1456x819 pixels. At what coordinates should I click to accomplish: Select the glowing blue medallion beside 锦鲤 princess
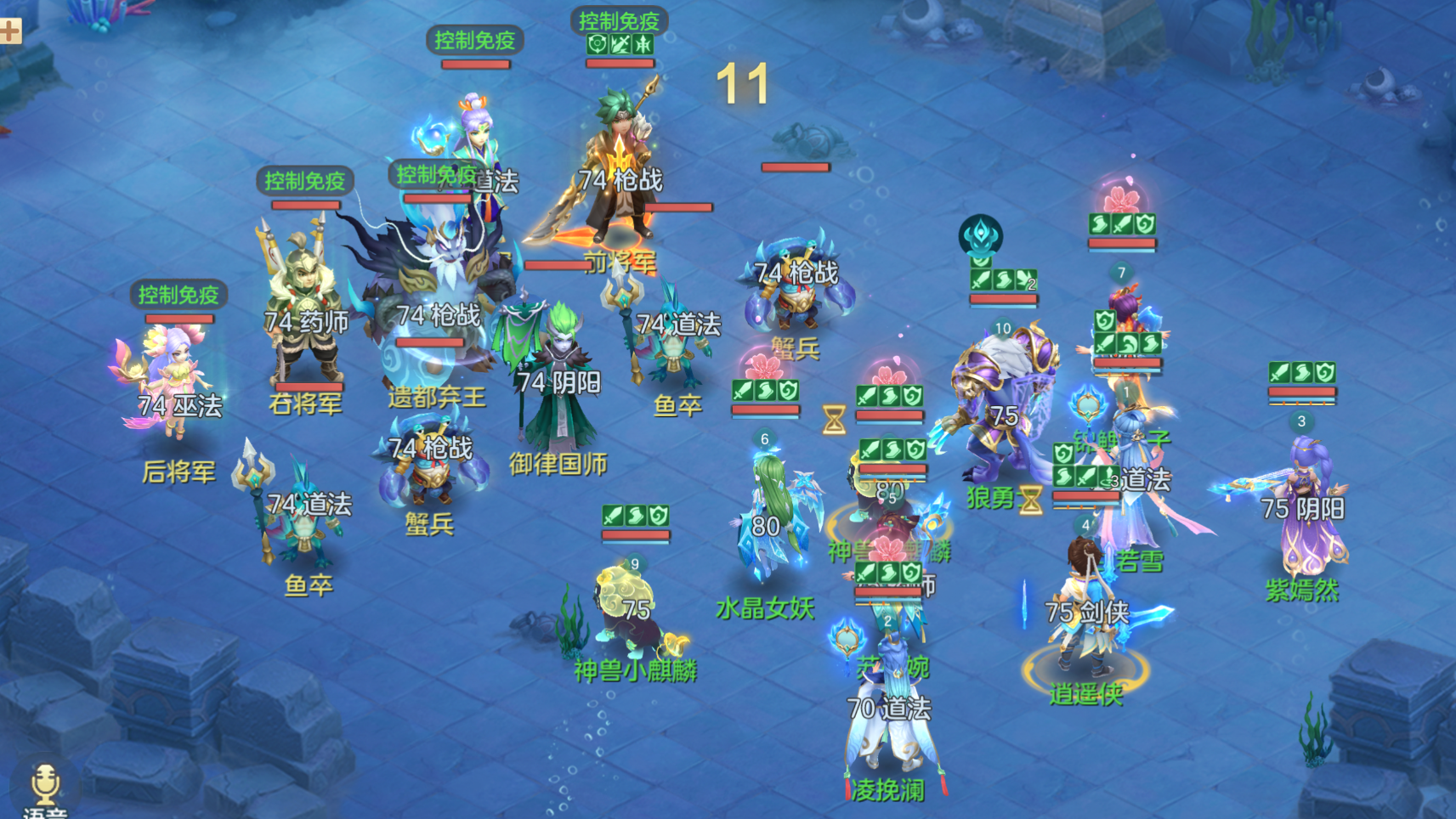(x=1087, y=407)
